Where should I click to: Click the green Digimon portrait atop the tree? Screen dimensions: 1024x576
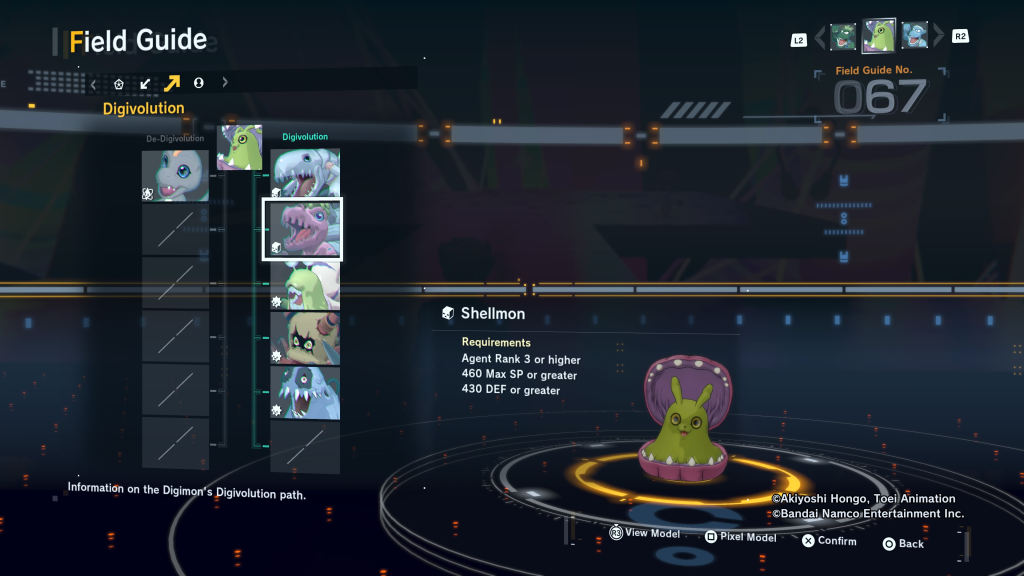(x=240, y=148)
